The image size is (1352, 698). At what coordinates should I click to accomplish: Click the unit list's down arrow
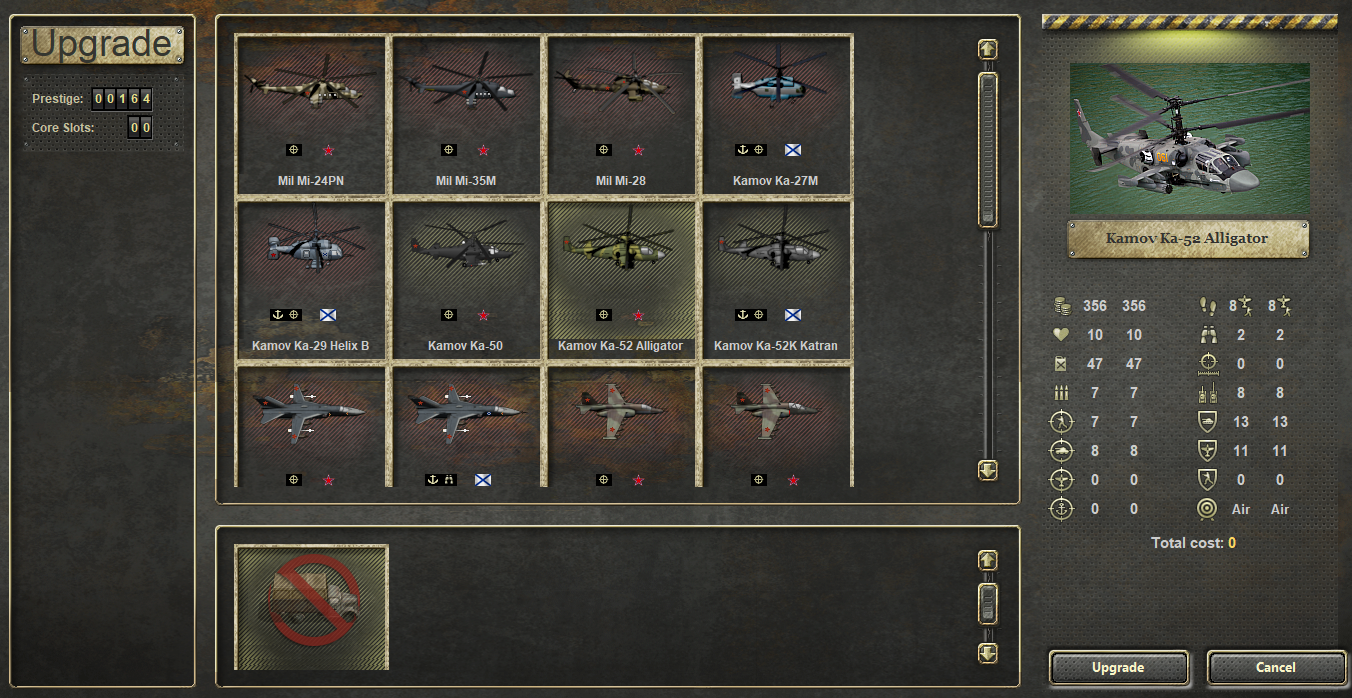[988, 469]
